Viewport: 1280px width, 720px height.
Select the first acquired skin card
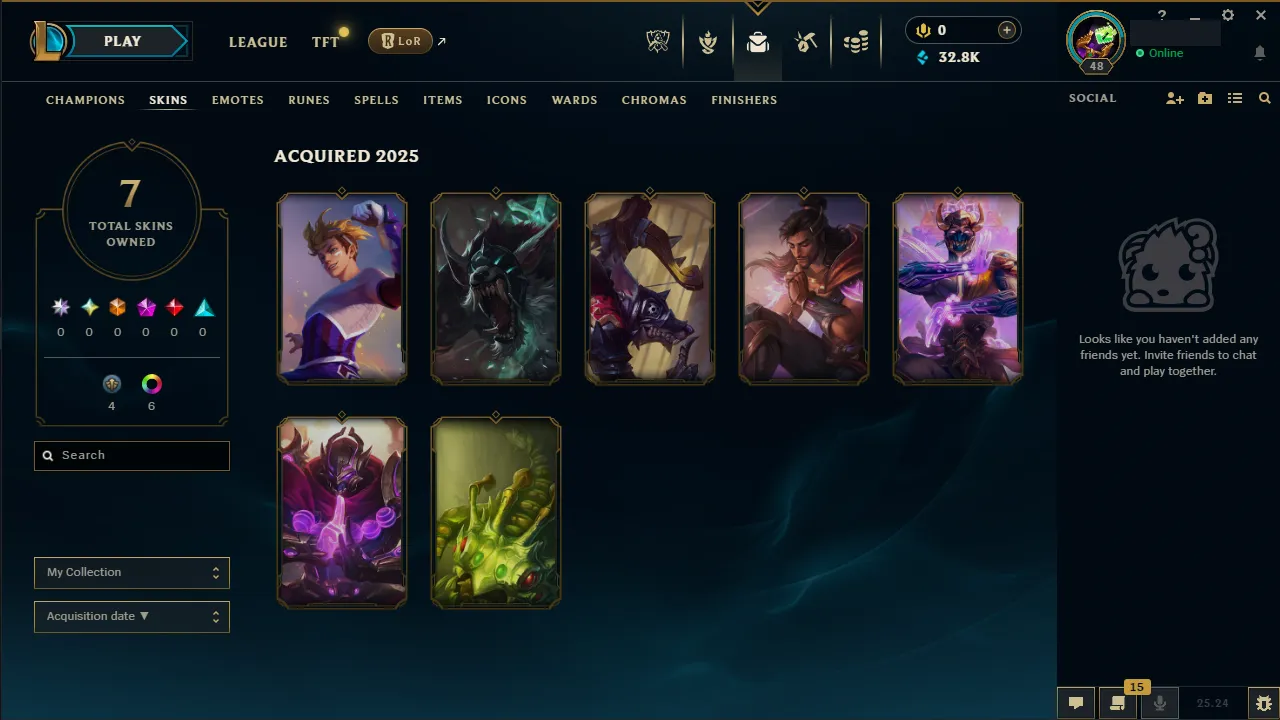(x=342, y=288)
